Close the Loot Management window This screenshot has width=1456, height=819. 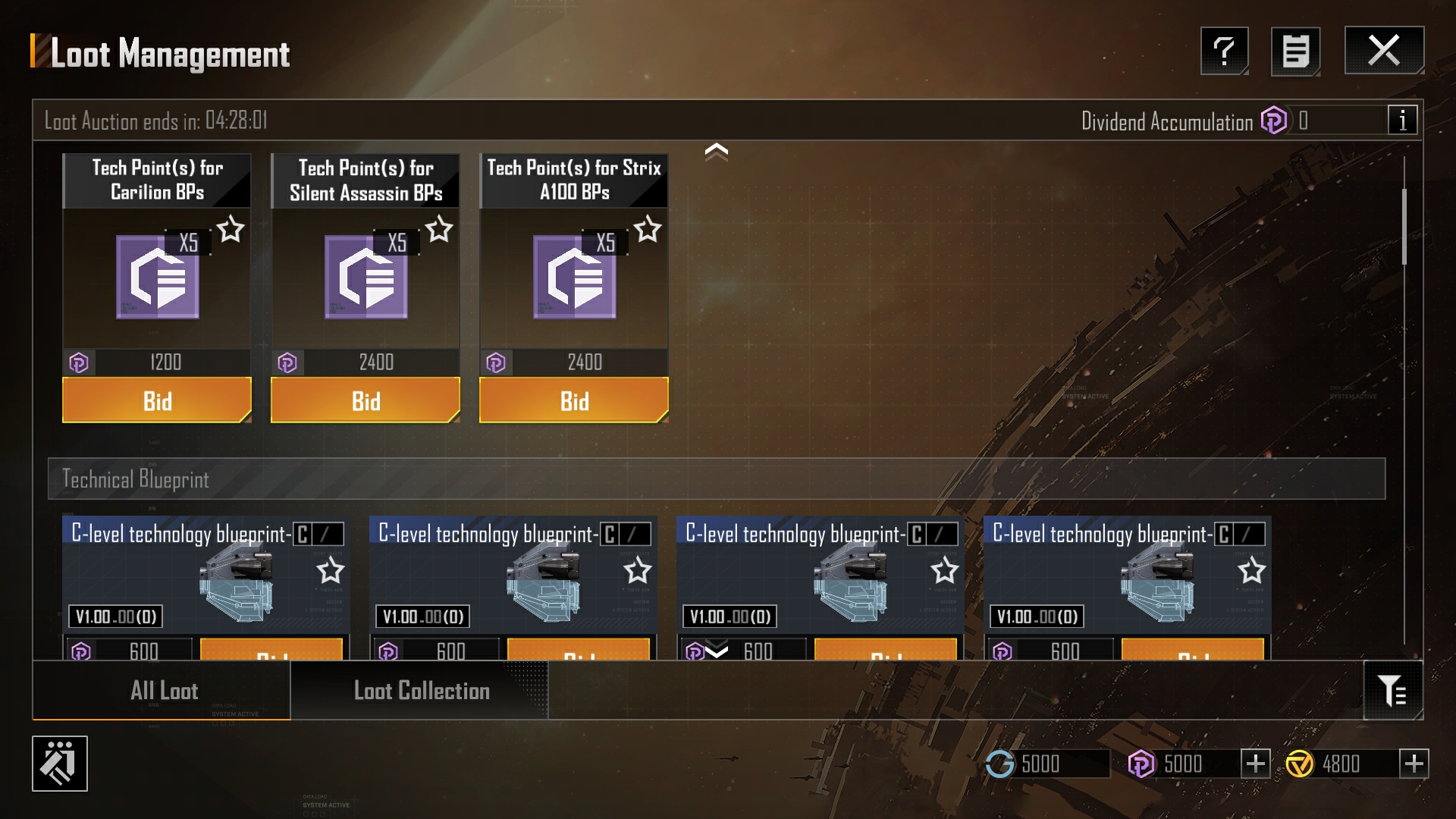click(1384, 51)
